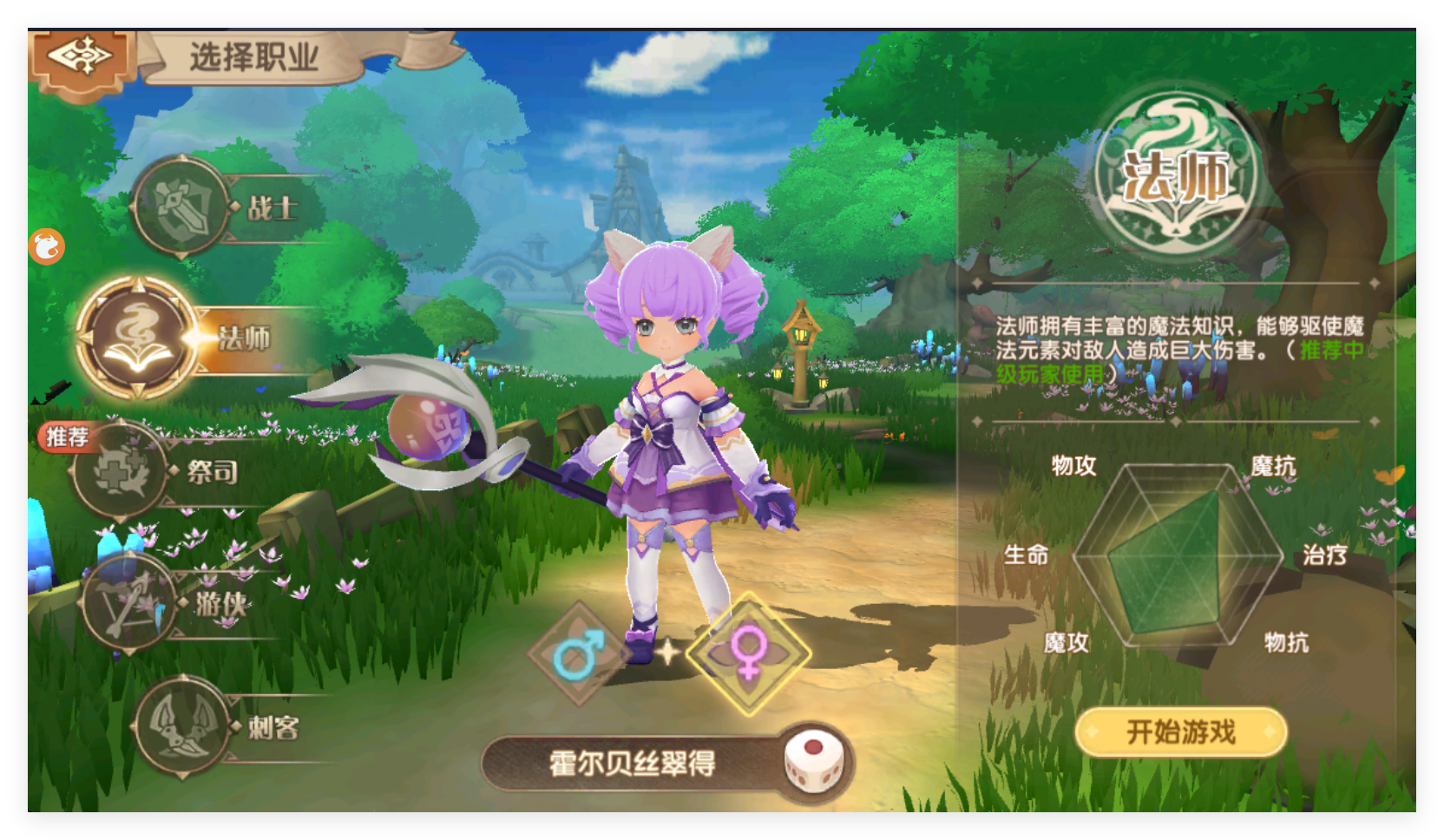Select the female gender symbol
The width and height of the screenshot is (1444, 840).
pos(748,653)
